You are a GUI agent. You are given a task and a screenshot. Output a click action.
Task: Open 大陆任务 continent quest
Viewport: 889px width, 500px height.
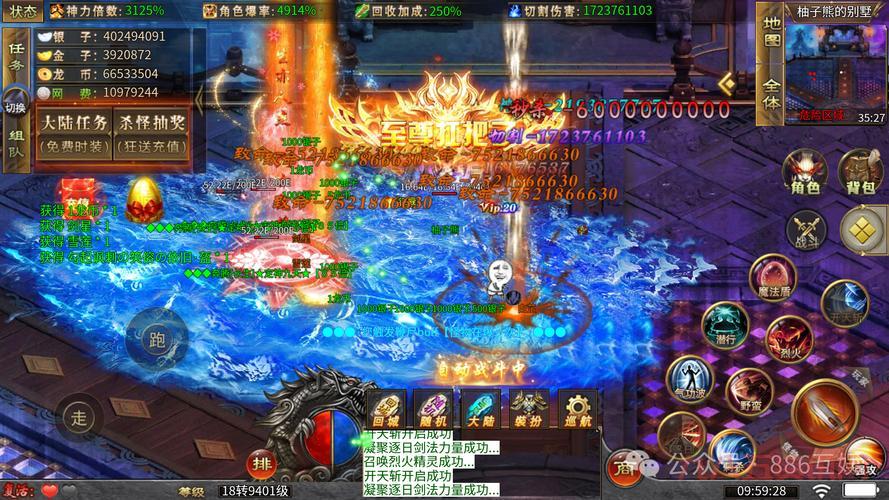pos(73,133)
